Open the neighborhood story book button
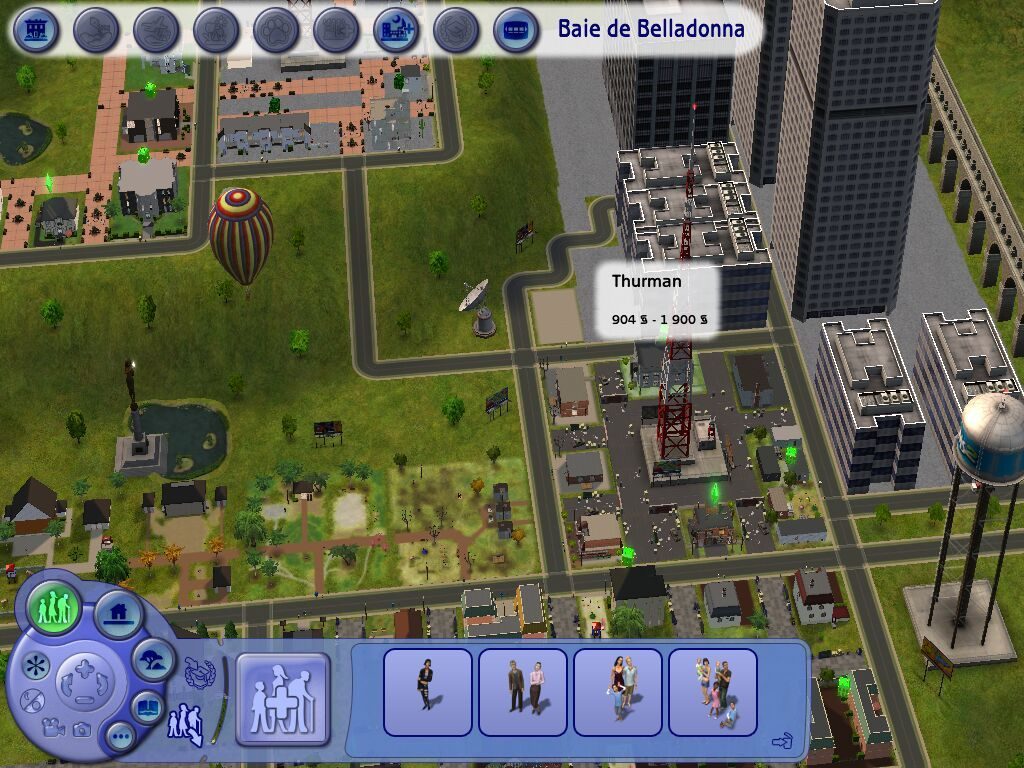 tap(146, 708)
